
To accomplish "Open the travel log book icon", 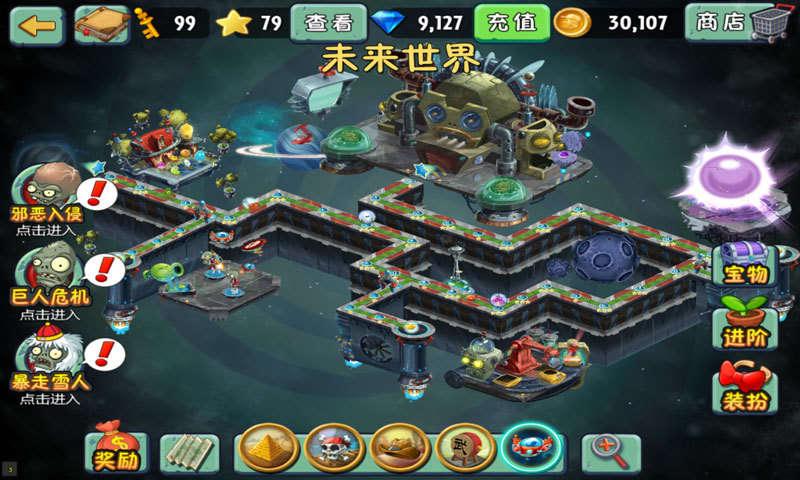I will tap(101, 24).
